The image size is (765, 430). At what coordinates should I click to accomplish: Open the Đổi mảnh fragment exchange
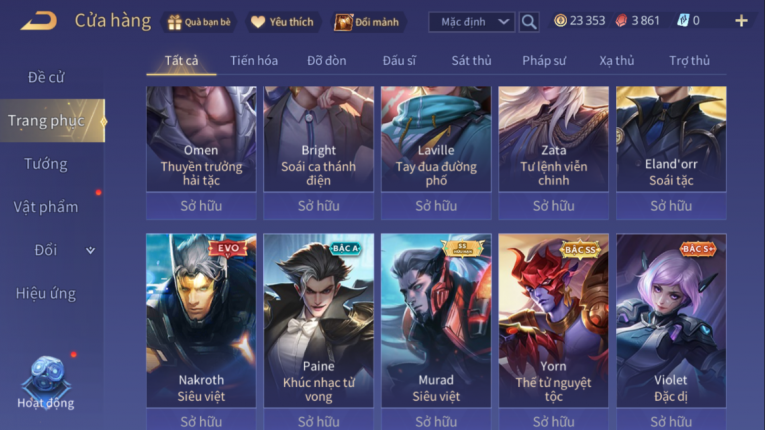(366, 21)
